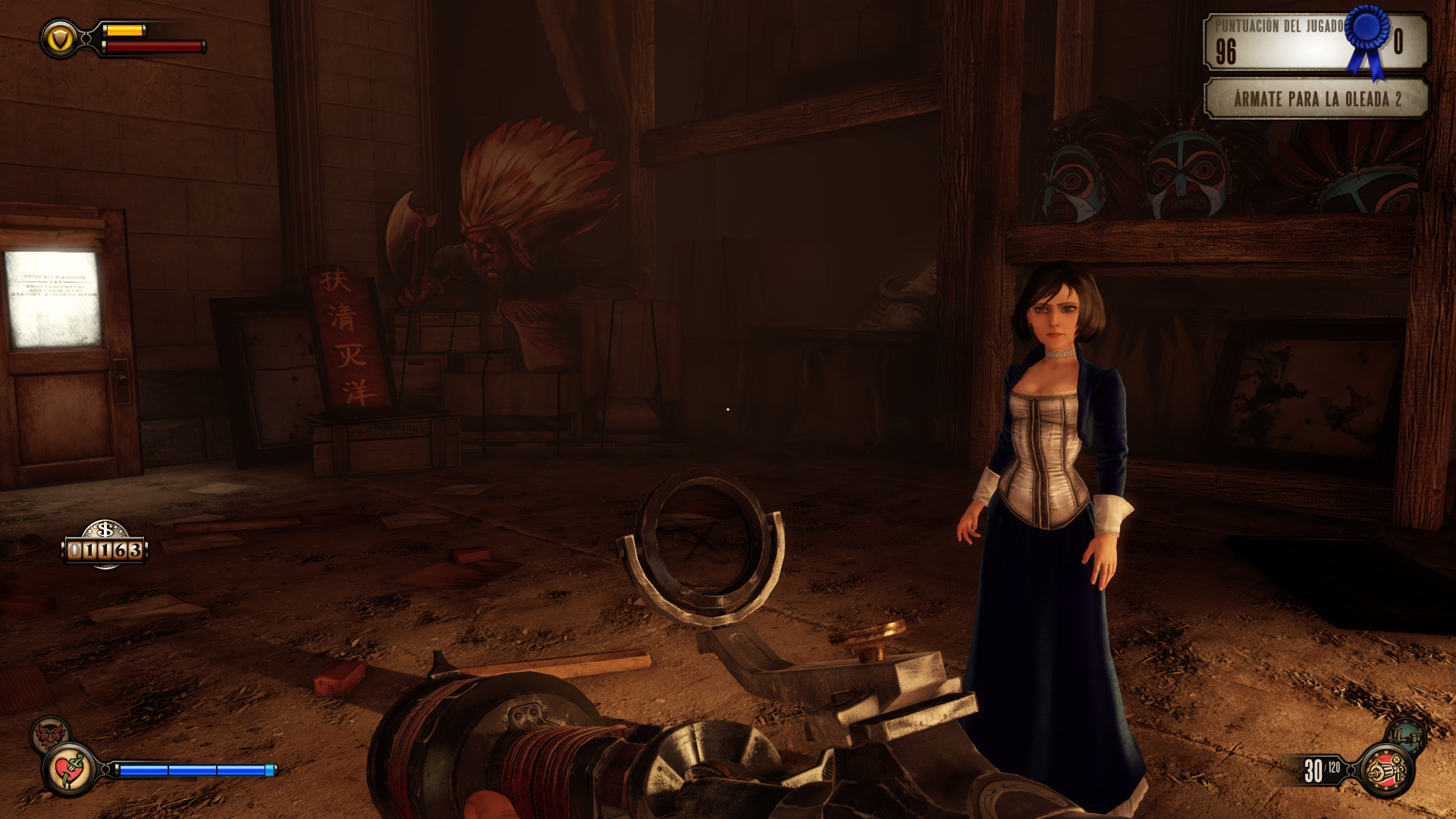This screenshot has width=1456, height=819.
Task: Switch to the blue secondary weapon icon
Action: (1406, 734)
